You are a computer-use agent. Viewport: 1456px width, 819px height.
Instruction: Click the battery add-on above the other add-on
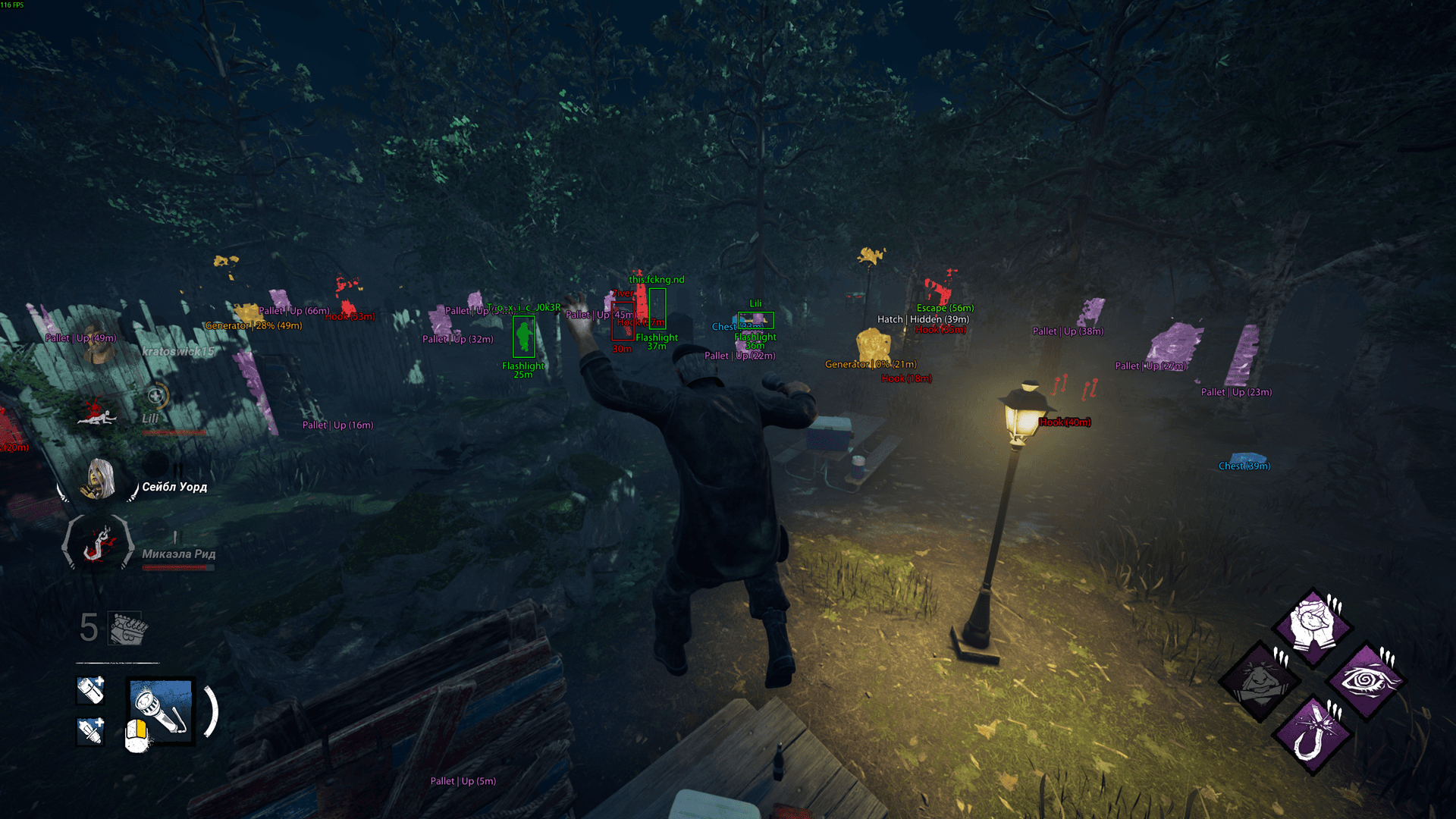91,690
